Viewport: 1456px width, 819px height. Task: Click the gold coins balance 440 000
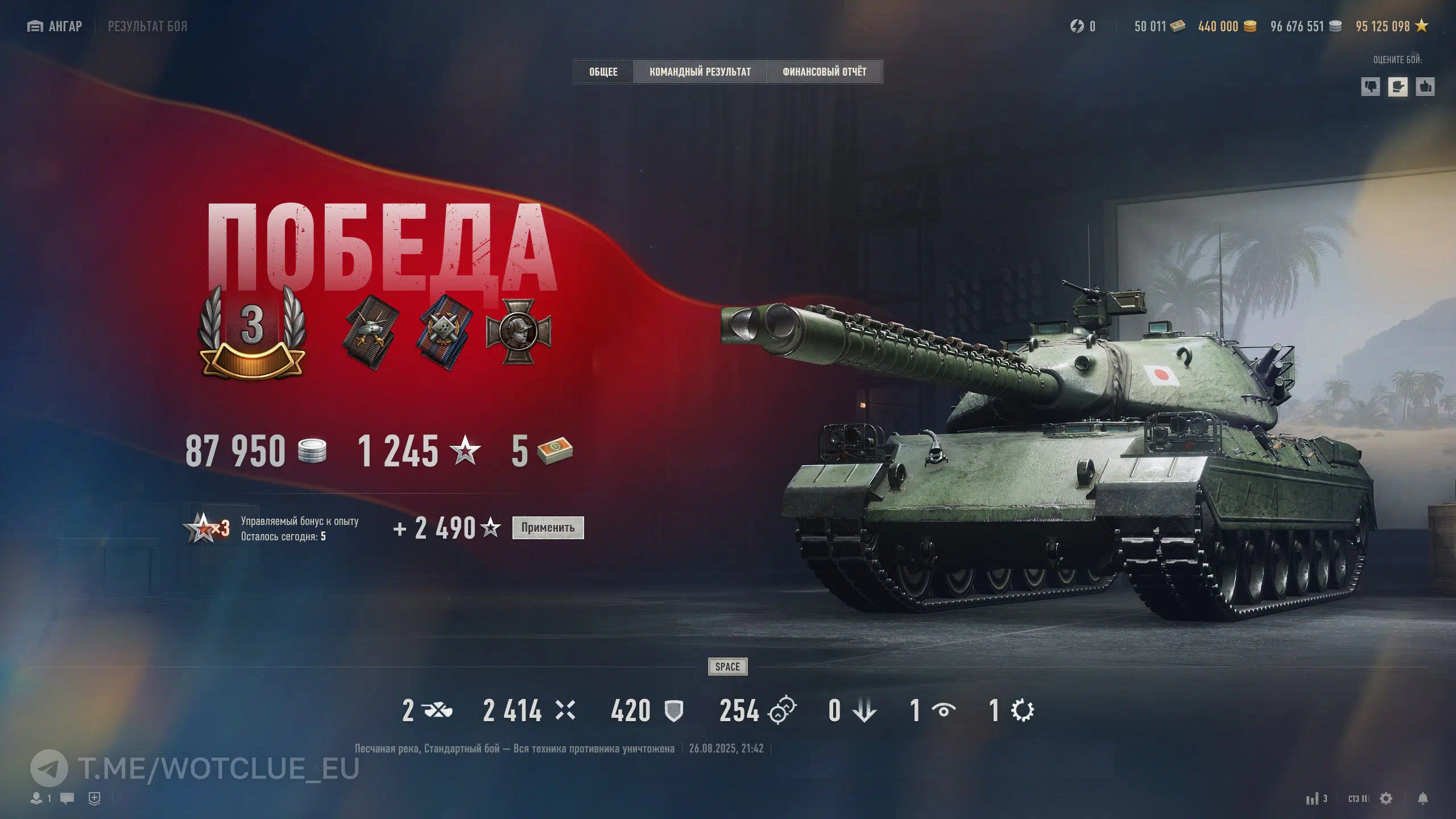tap(1227, 26)
